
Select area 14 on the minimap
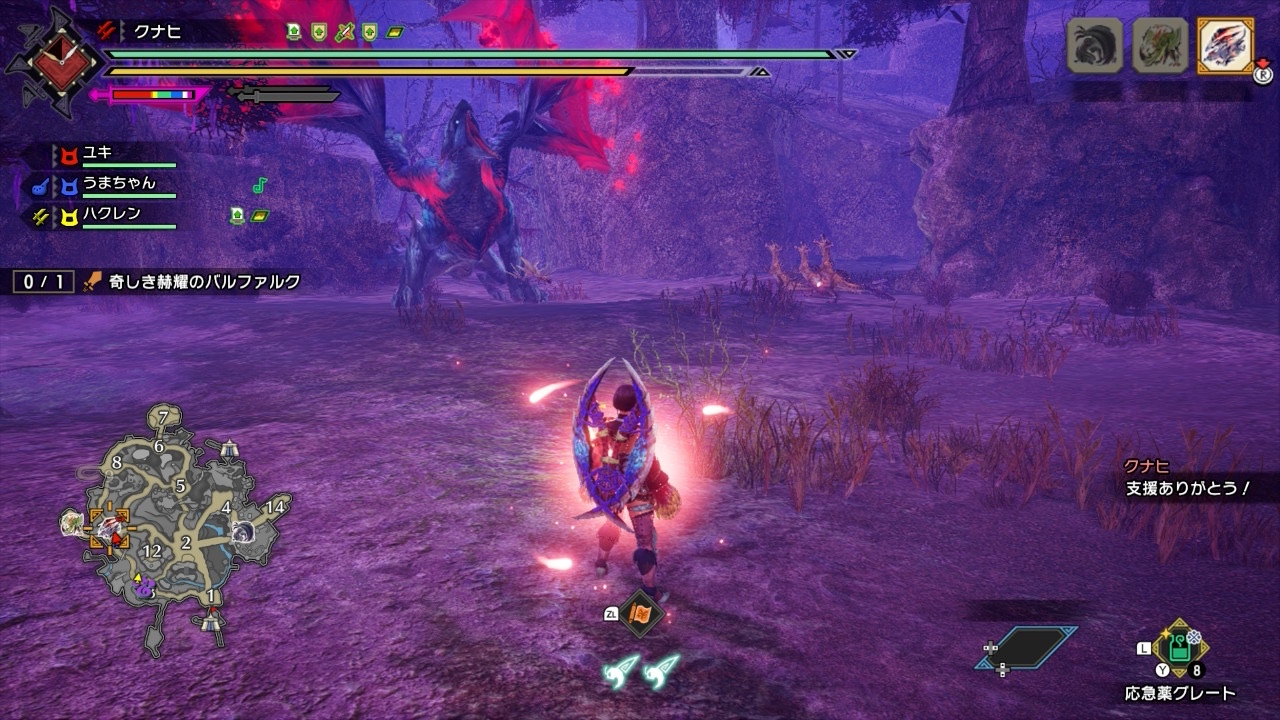tap(275, 507)
